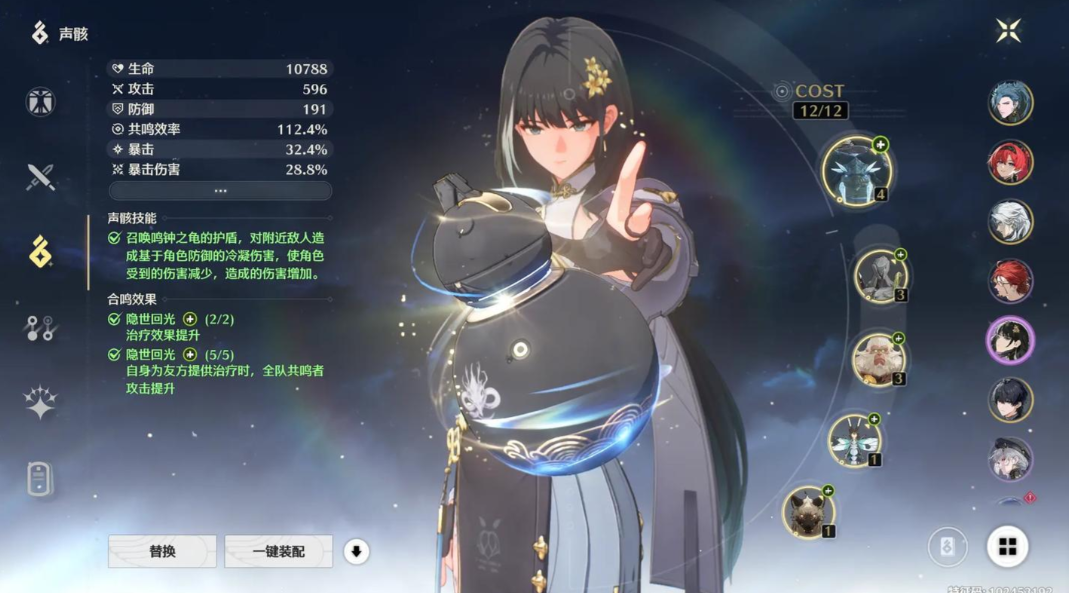Select the white-haired character portrait
The width and height of the screenshot is (1069, 593).
1010,222
